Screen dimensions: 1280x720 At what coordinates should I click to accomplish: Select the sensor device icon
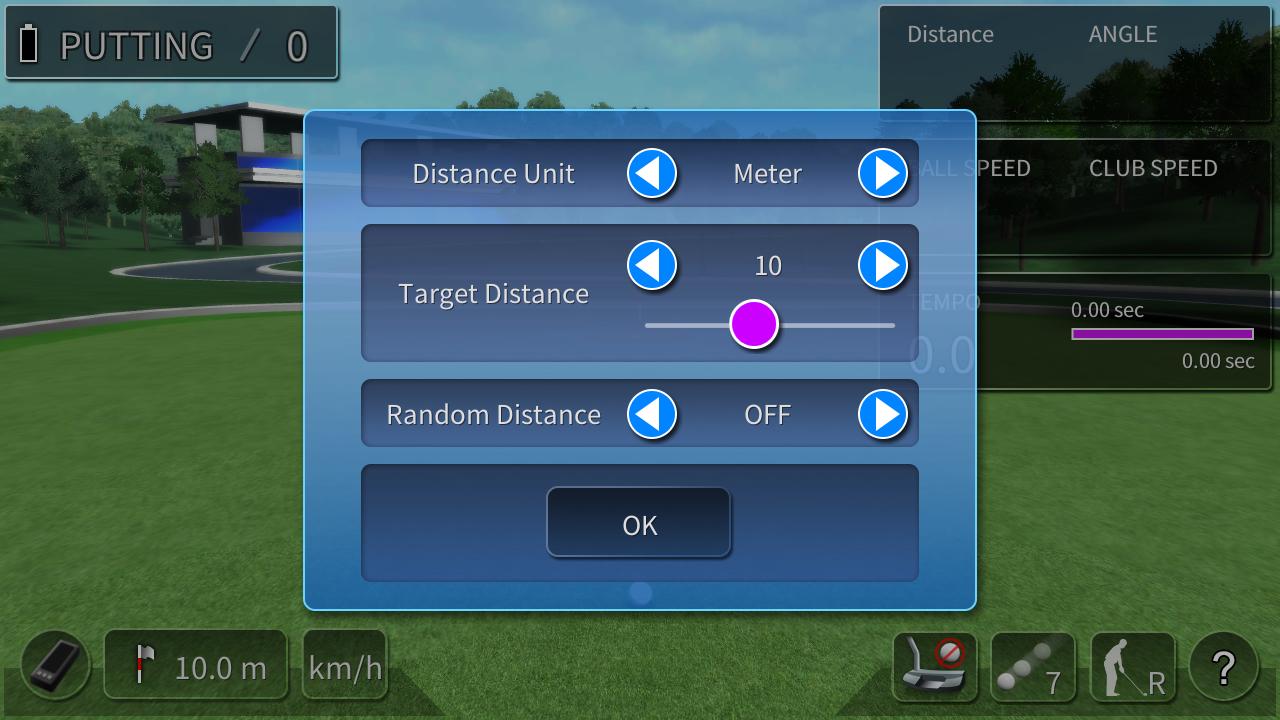[55, 666]
